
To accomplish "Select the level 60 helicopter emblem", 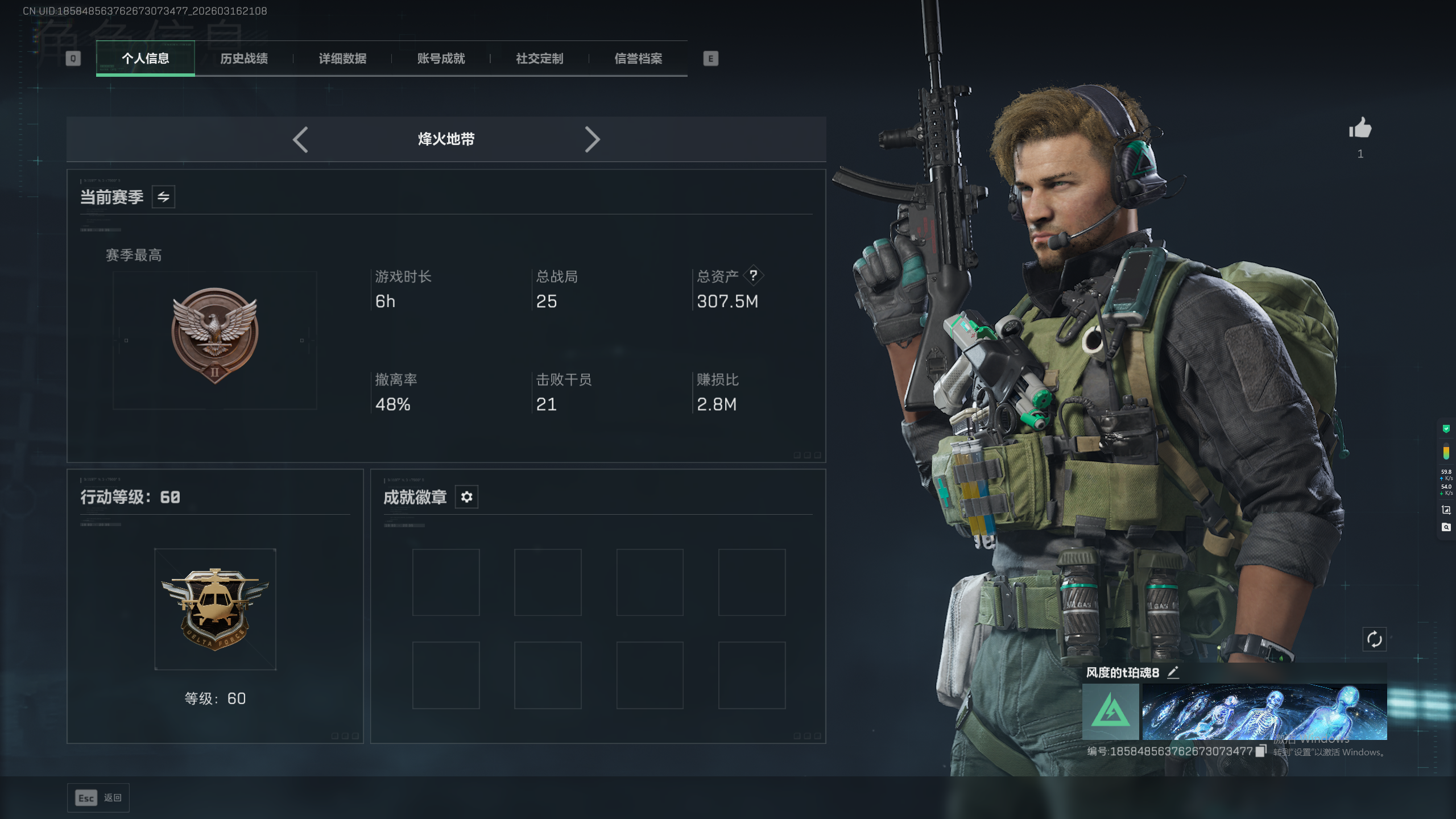I will (x=215, y=609).
